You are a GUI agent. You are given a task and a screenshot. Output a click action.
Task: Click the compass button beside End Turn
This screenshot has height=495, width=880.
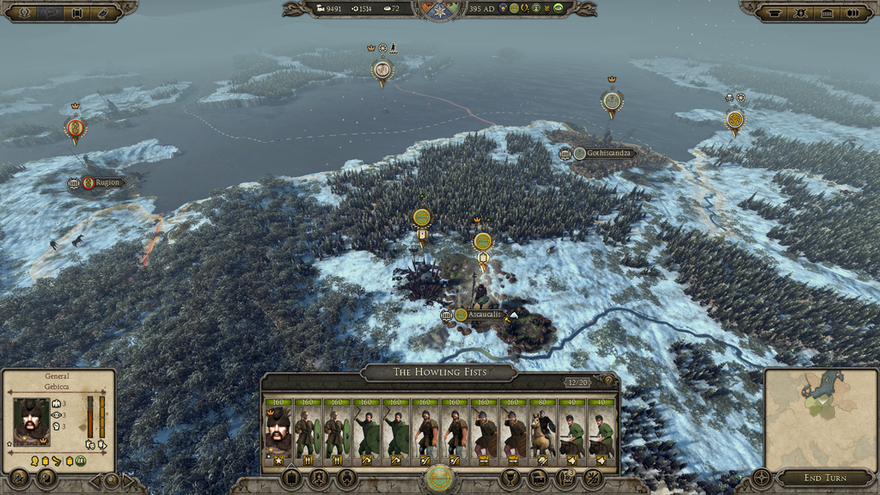pyautogui.click(x=761, y=478)
